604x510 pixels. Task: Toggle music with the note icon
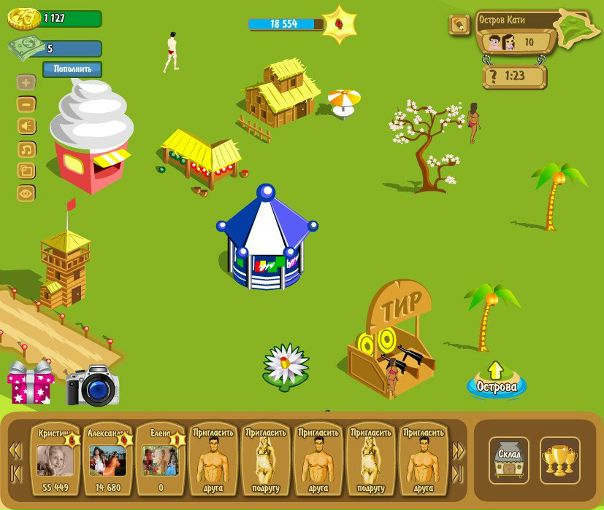coord(26,149)
